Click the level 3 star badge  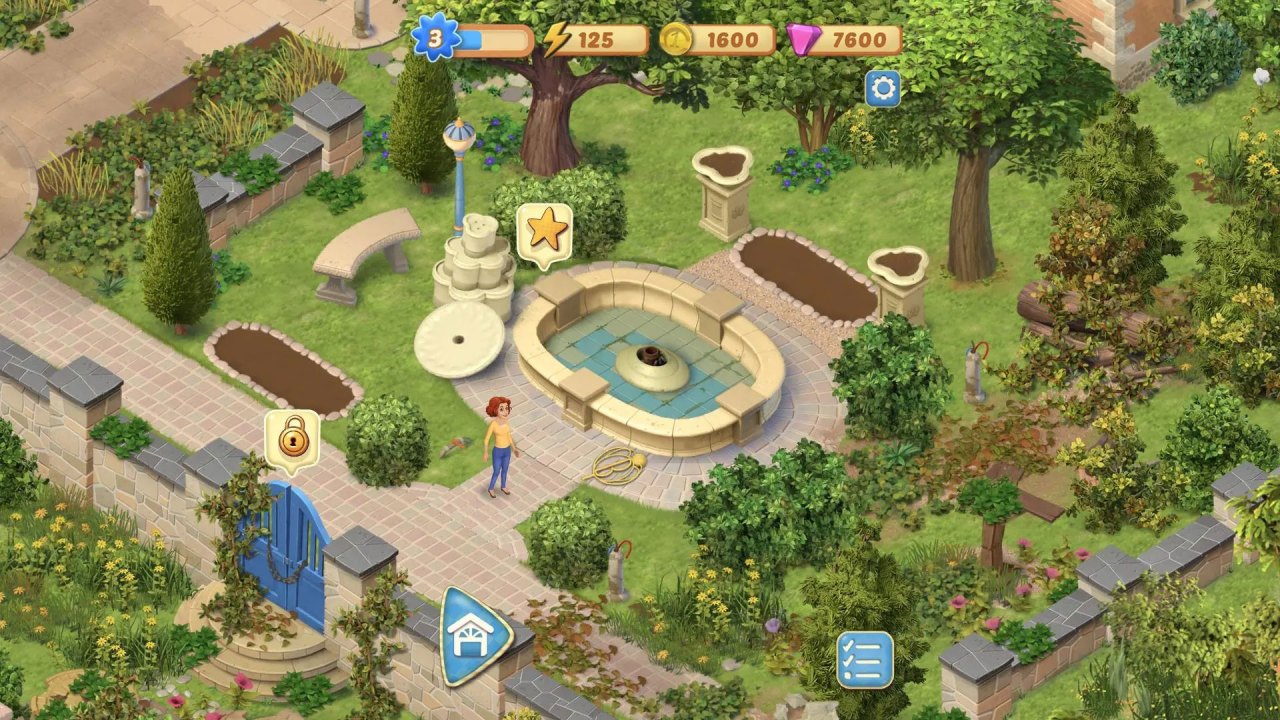click(x=435, y=38)
